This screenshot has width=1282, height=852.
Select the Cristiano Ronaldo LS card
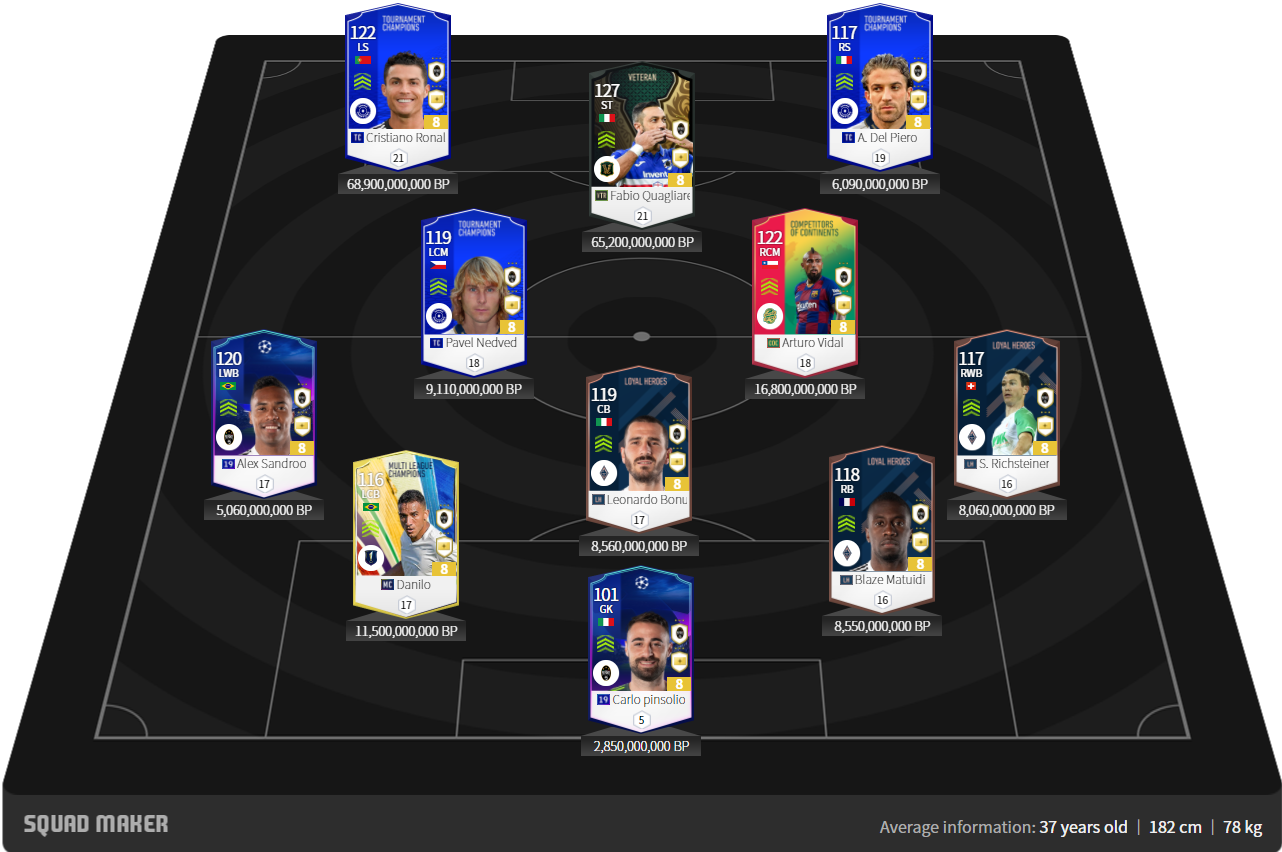click(398, 85)
